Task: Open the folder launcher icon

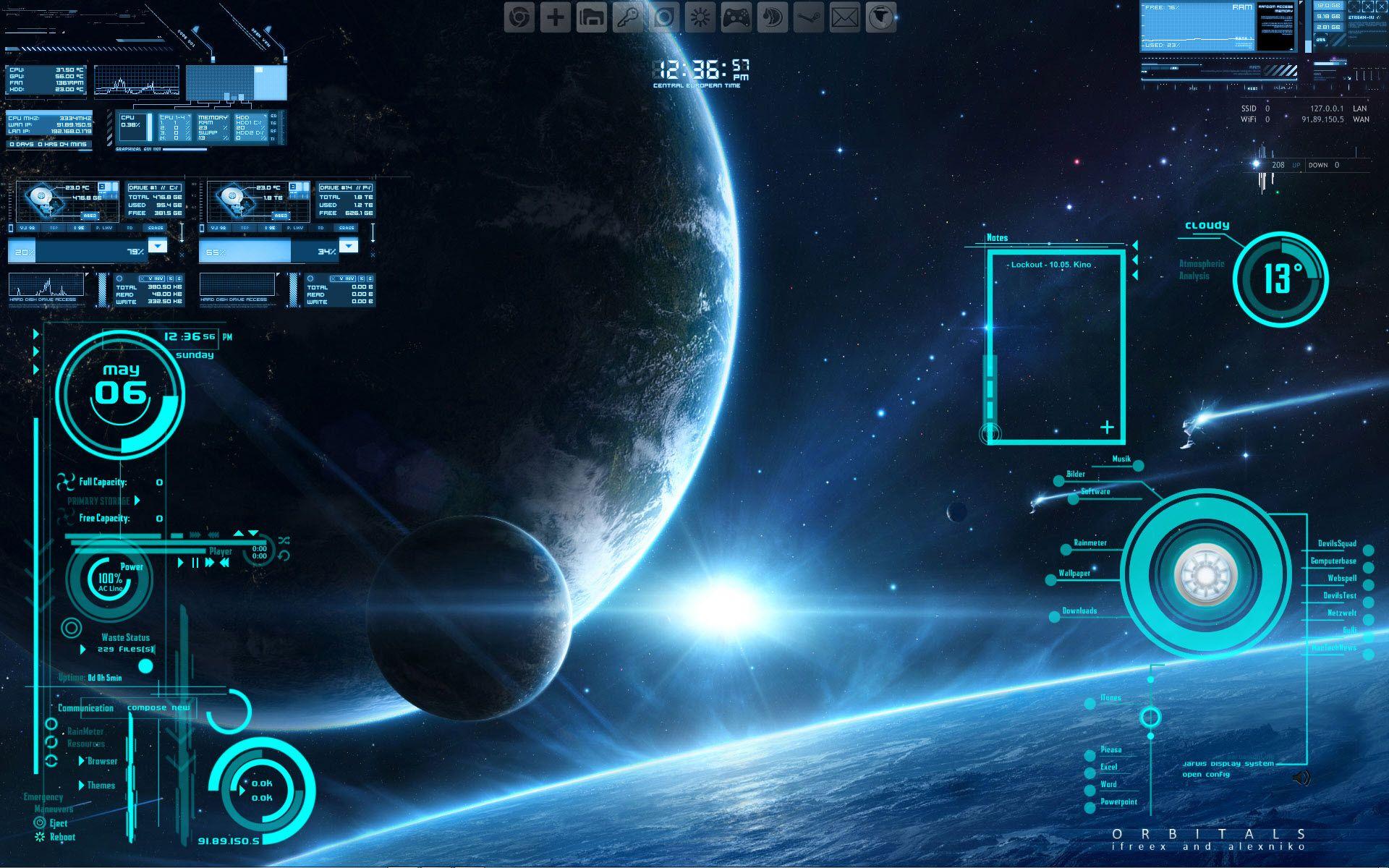Action: click(592, 18)
